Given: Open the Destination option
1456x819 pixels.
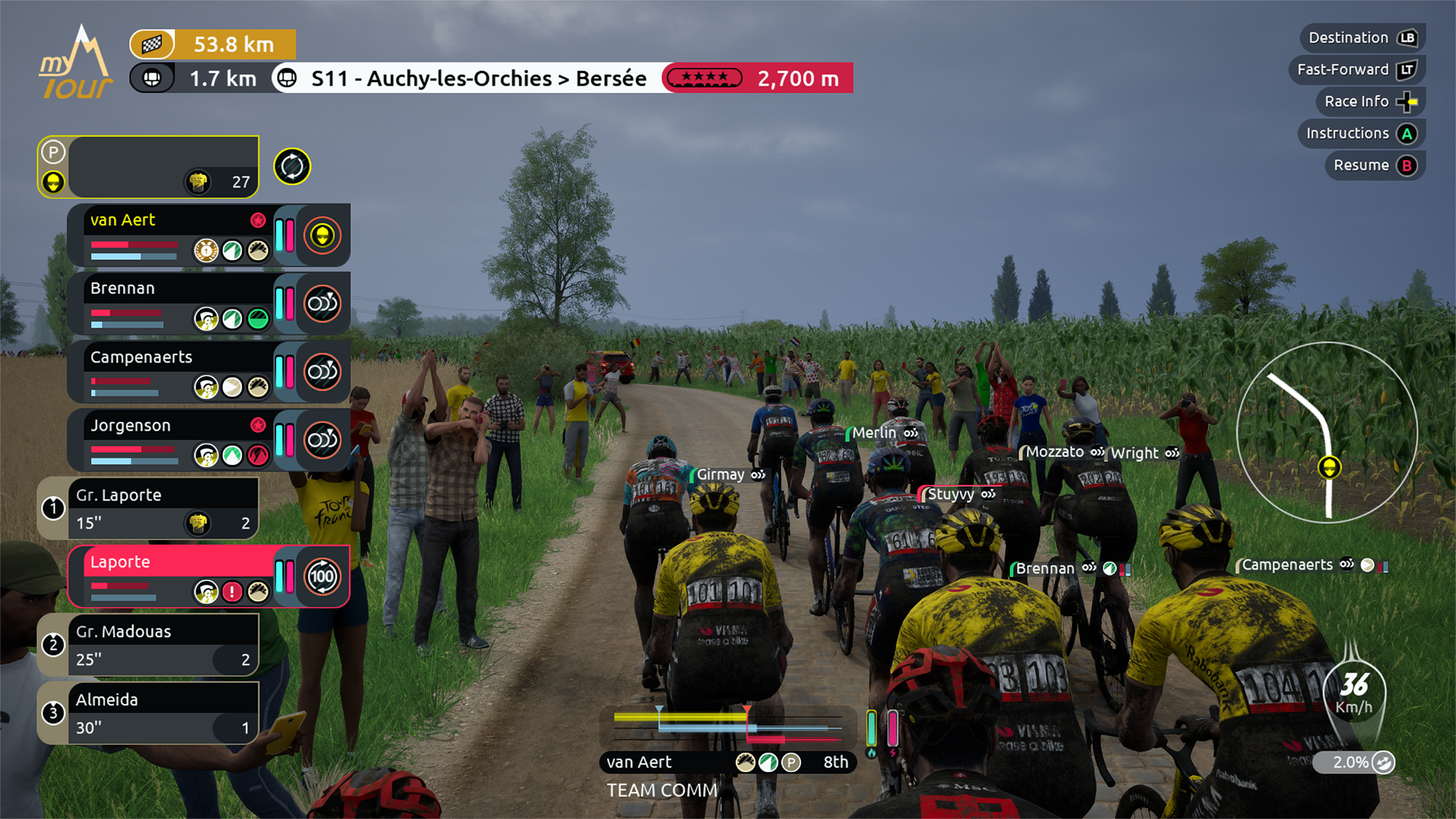Looking at the screenshot, I should click(x=1363, y=38).
